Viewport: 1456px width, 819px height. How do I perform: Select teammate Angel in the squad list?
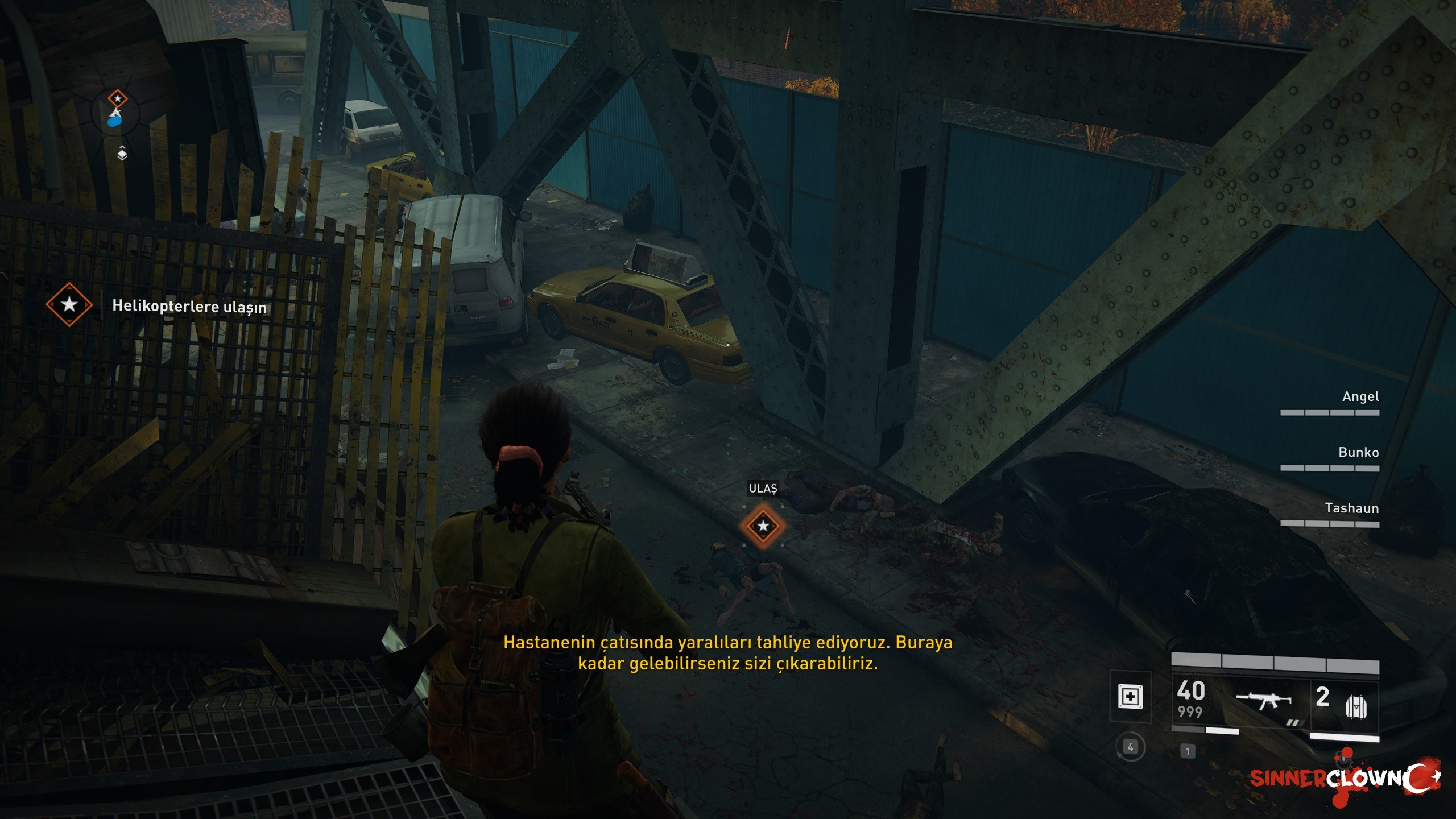(x=1359, y=397)
